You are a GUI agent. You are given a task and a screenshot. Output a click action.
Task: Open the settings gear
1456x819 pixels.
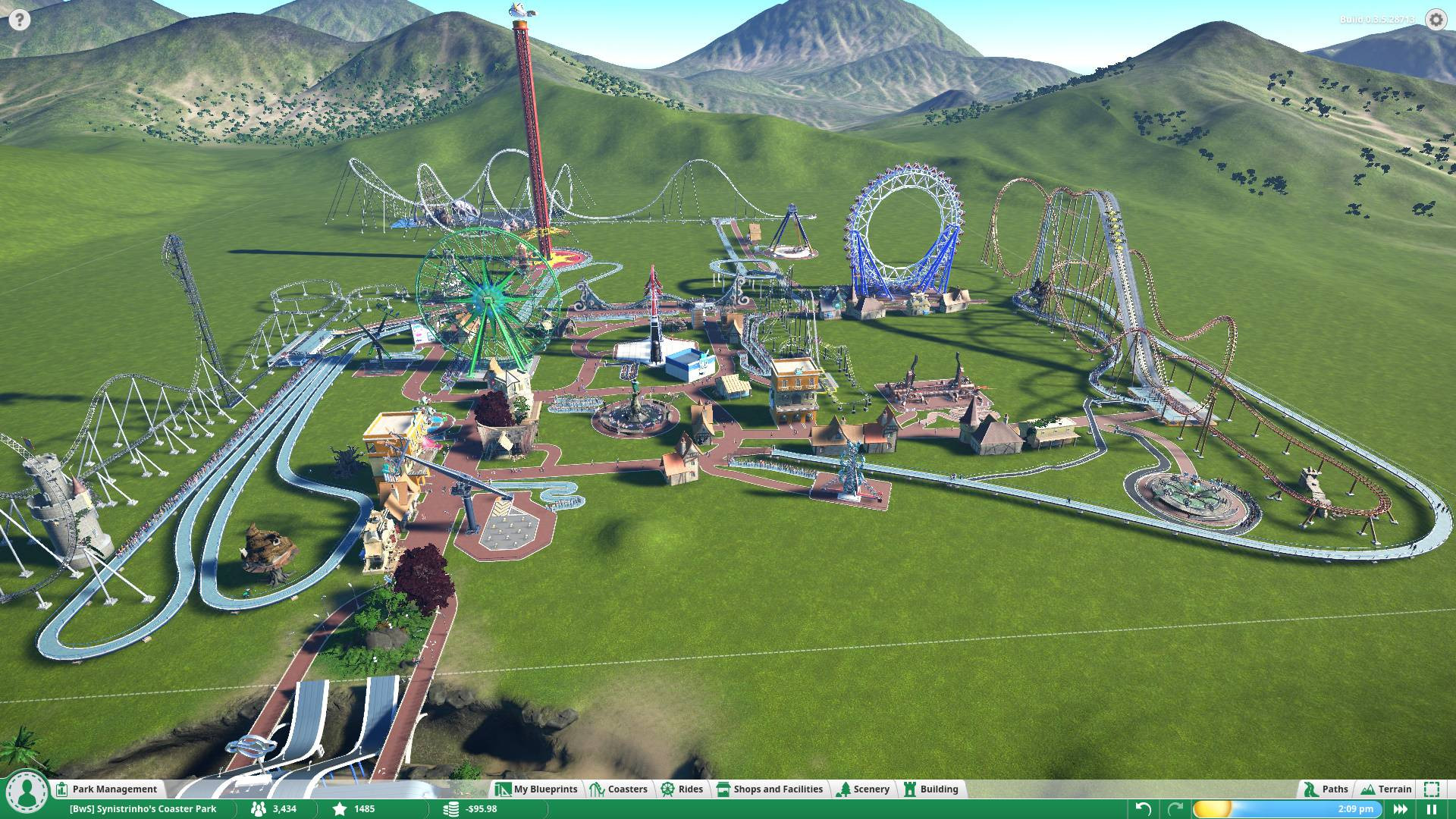pos(1436,19)
